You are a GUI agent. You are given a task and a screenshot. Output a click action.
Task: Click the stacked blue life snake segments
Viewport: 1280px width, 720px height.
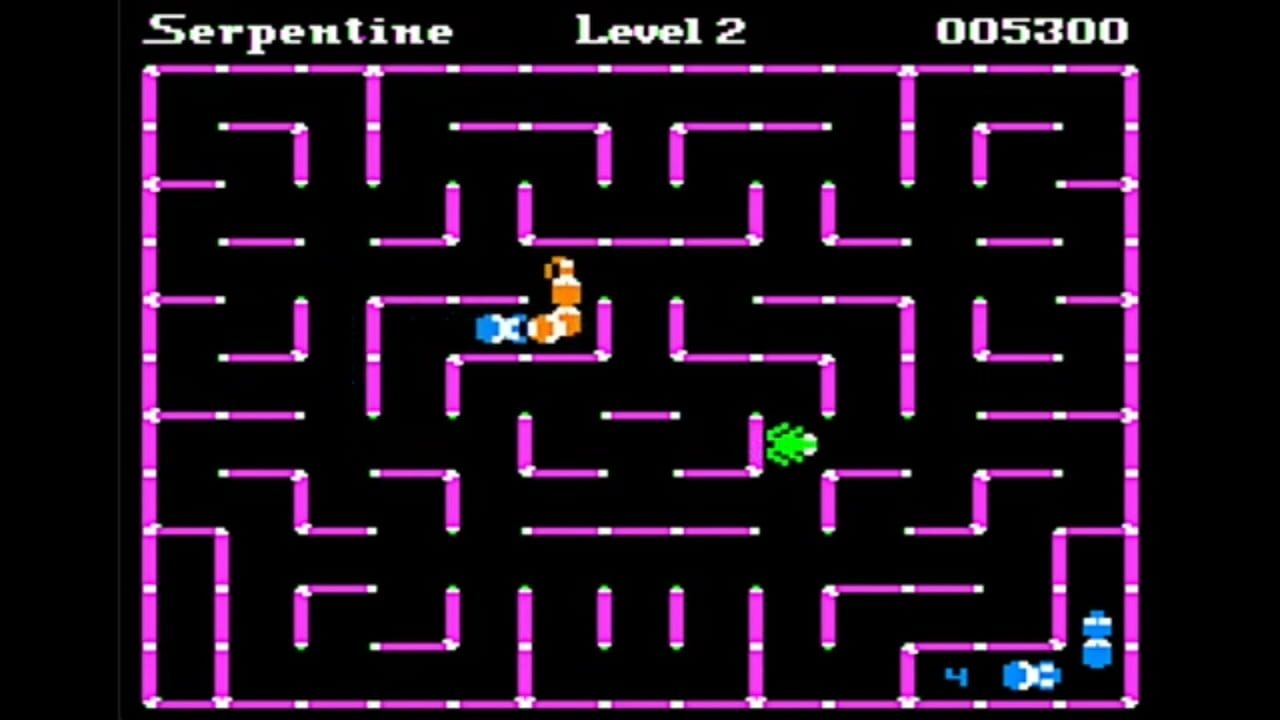point(1095,637)
